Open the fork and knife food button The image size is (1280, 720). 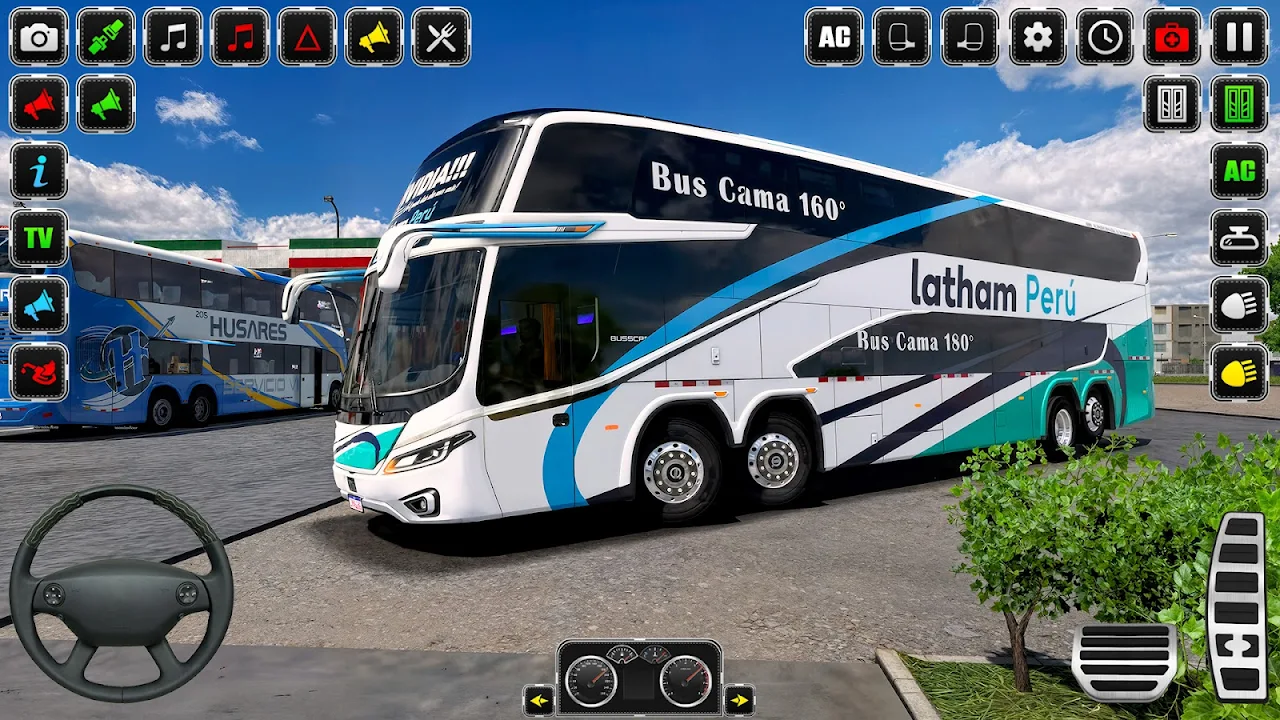(441, 37)
